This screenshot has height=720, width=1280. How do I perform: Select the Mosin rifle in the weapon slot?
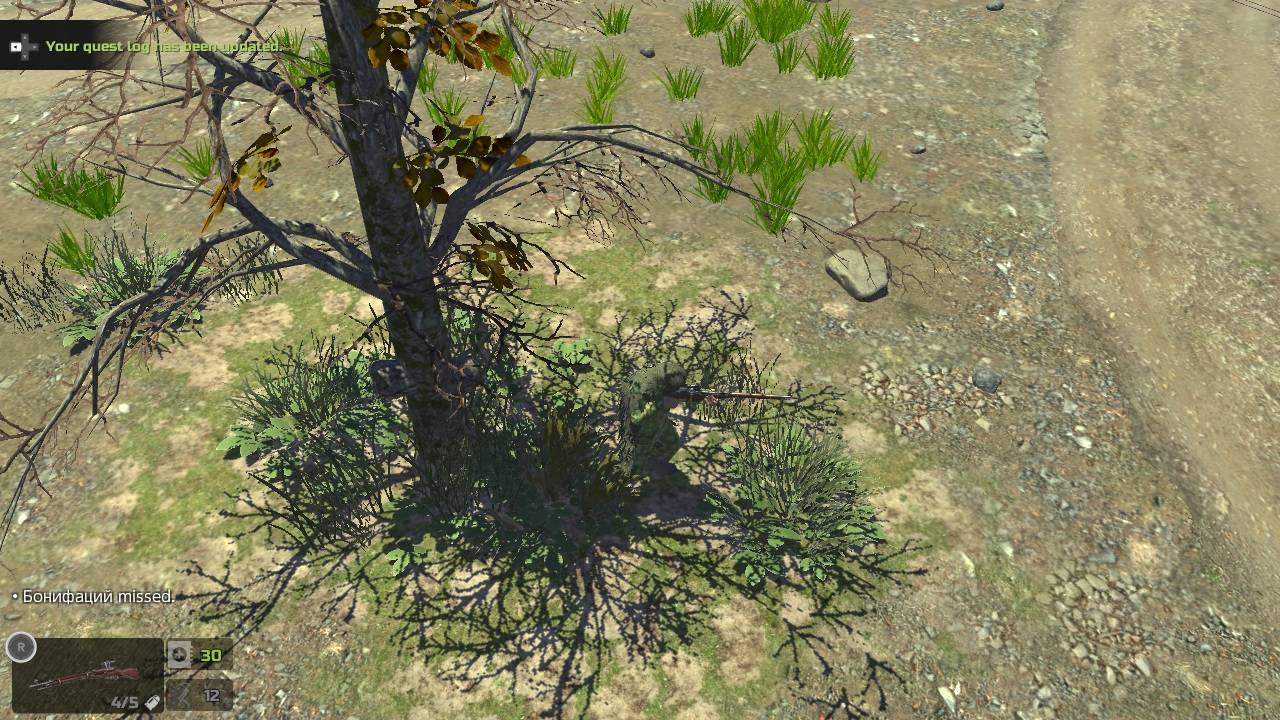[85, 675]
